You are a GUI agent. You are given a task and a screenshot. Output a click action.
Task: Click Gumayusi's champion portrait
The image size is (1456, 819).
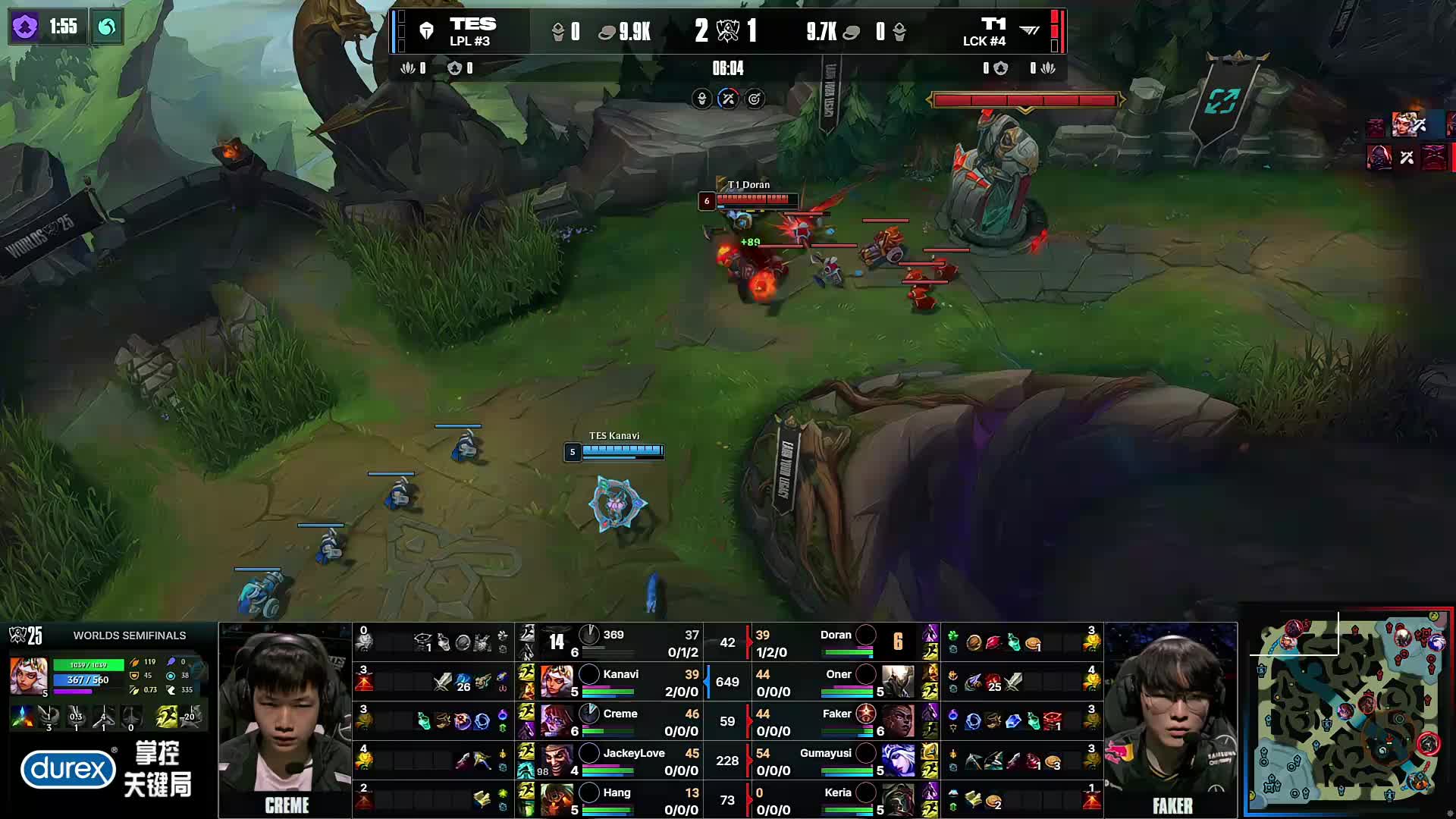[x=898, y=760]
